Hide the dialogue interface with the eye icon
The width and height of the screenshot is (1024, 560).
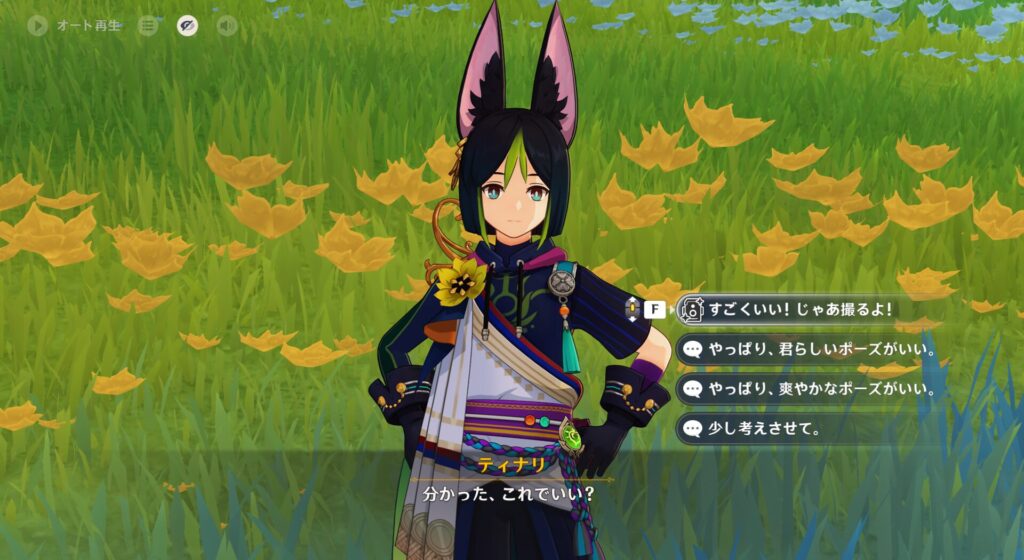[187, 25]
